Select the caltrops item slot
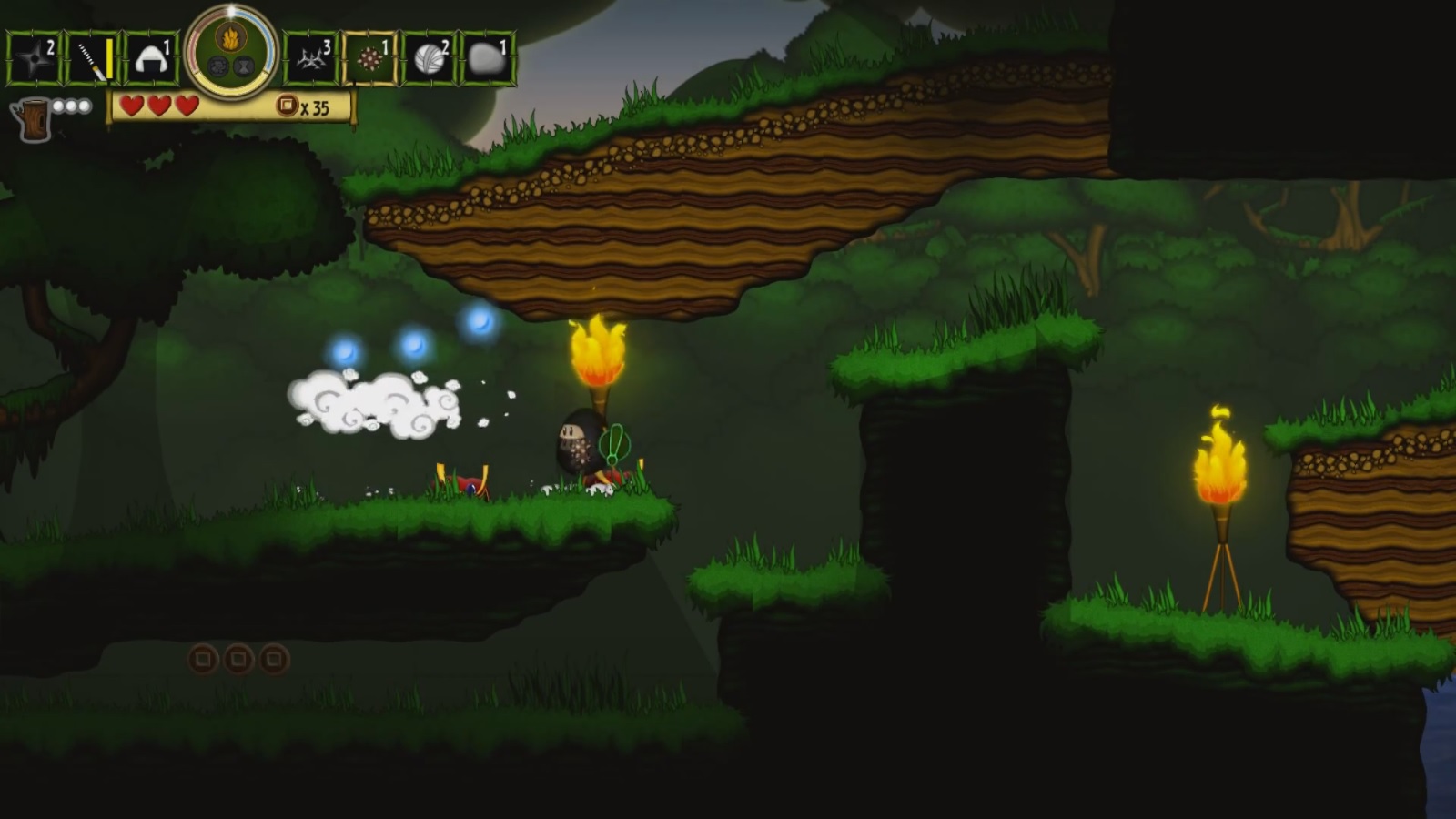 [312, 59]
